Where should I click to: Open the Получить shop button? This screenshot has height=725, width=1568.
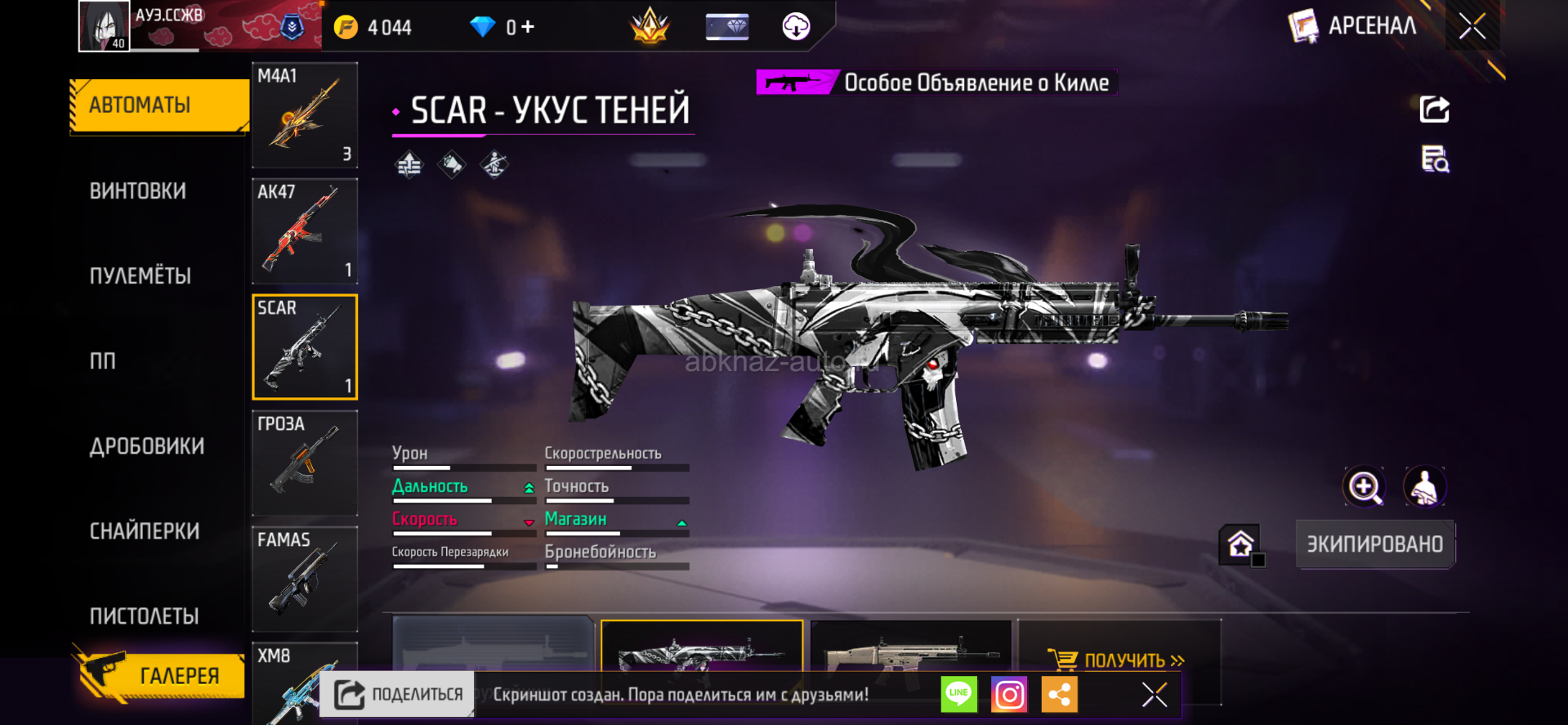coord(1118,660)
